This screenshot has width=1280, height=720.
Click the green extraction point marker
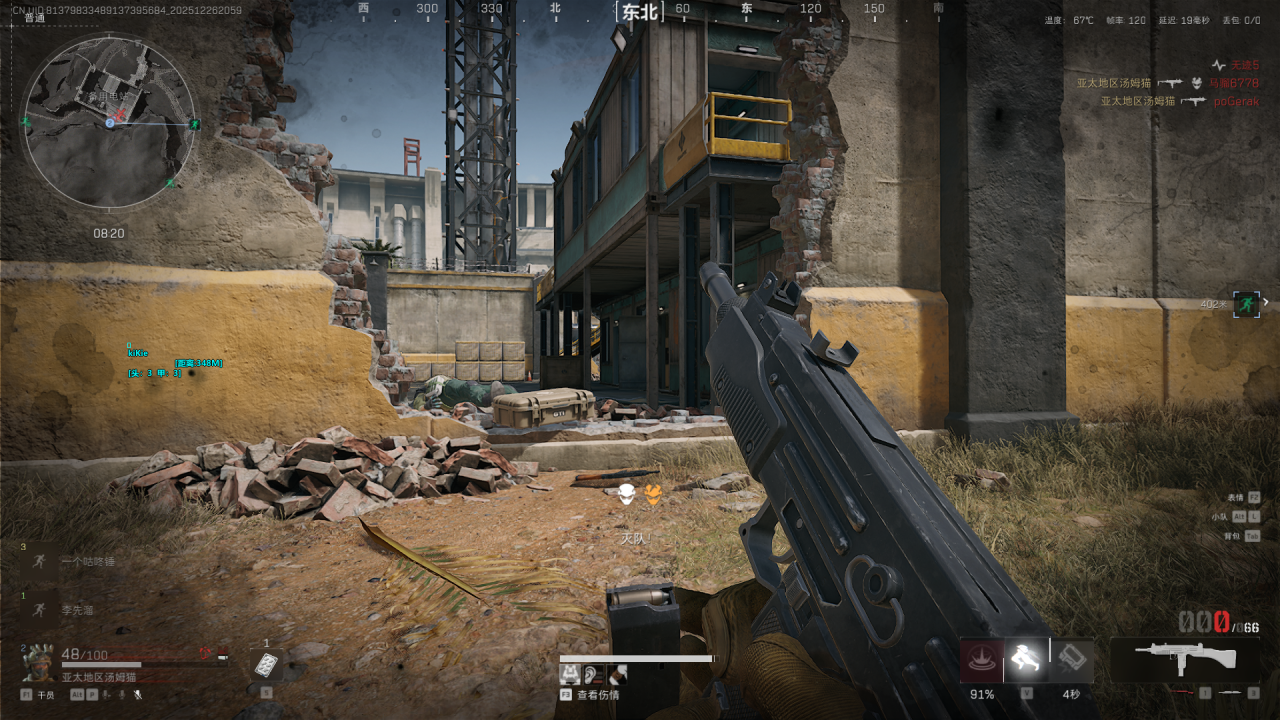point(1246,303)
